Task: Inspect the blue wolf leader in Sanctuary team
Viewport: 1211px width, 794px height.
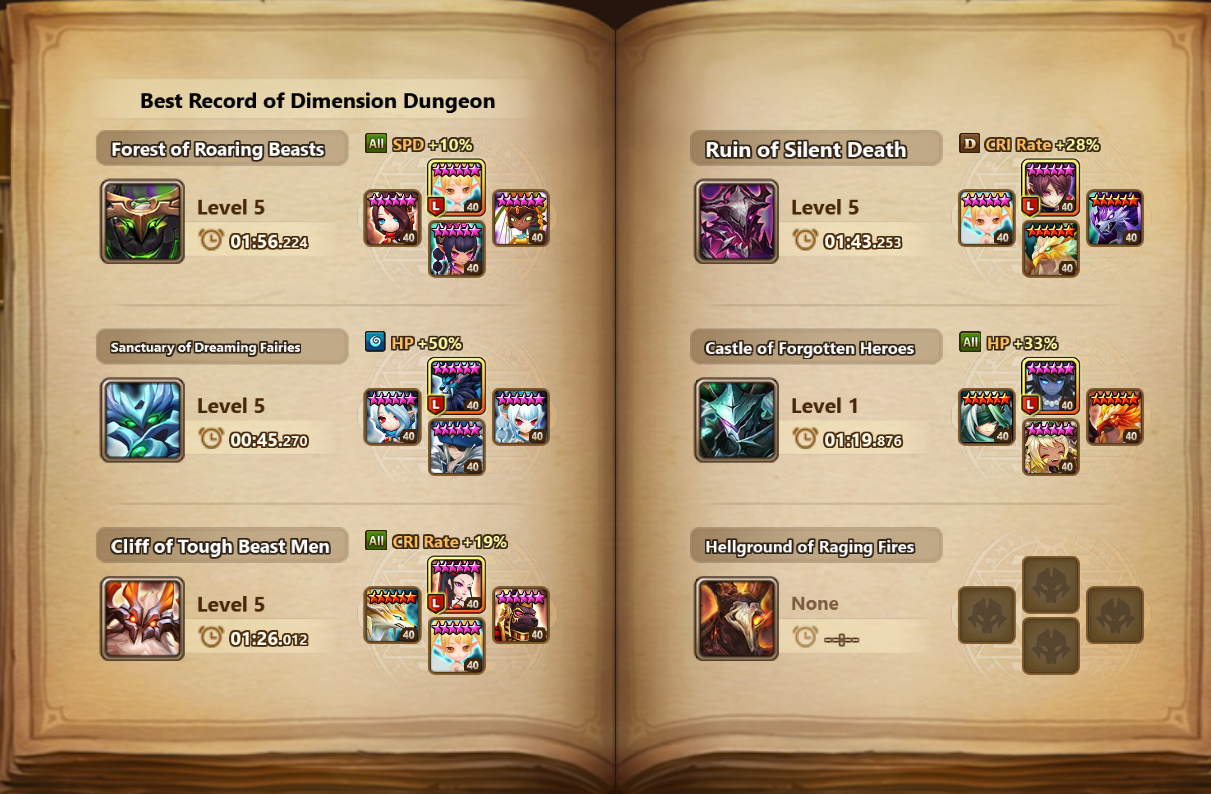Action: click(x=457, y=387)
